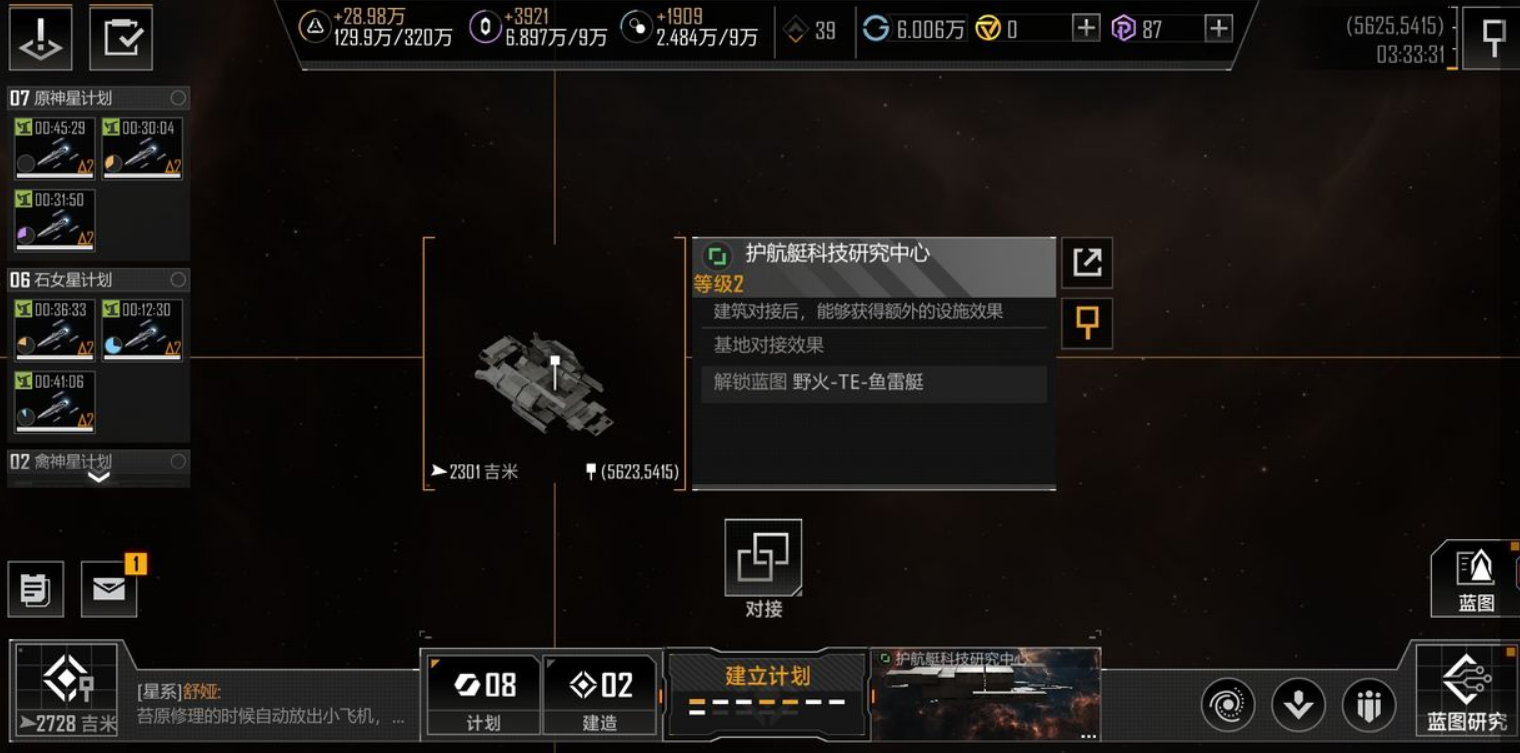Expand the plan list with the down chevron

click(x=98, y=477)
